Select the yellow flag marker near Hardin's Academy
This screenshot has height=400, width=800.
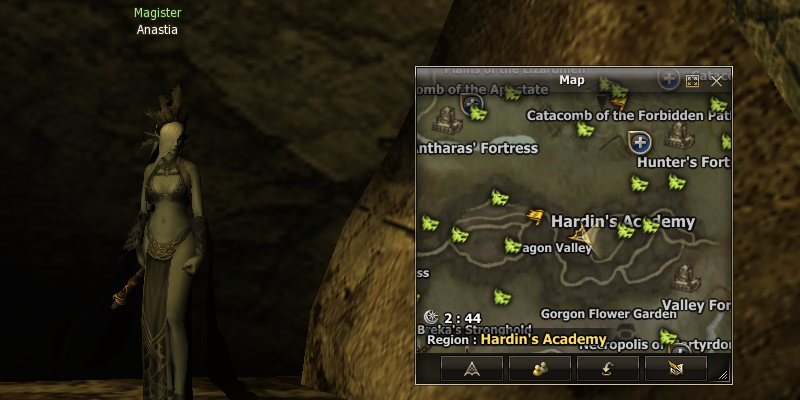[x=536, y=215]
